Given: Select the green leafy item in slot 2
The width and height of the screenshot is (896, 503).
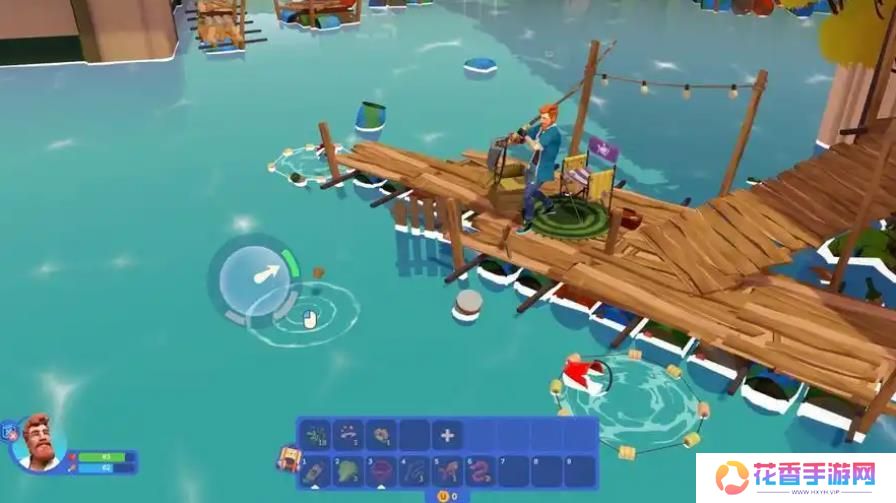Looking at the screenshot, I should tap(347, 469).
